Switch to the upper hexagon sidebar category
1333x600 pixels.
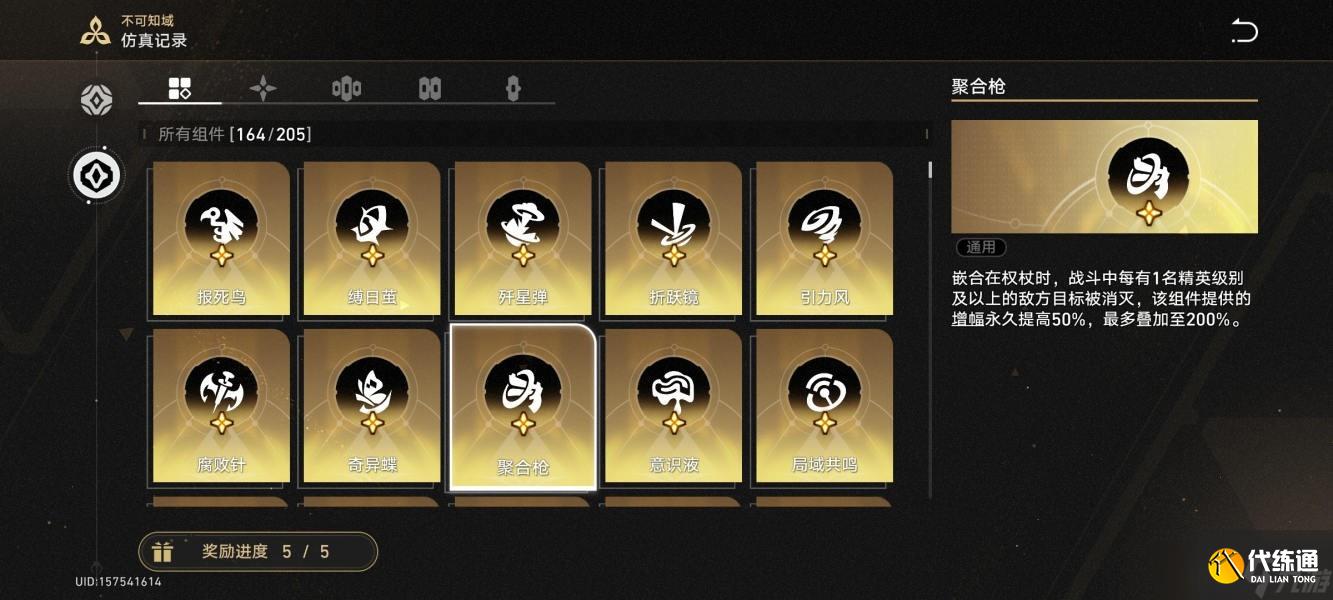[97, 100]
